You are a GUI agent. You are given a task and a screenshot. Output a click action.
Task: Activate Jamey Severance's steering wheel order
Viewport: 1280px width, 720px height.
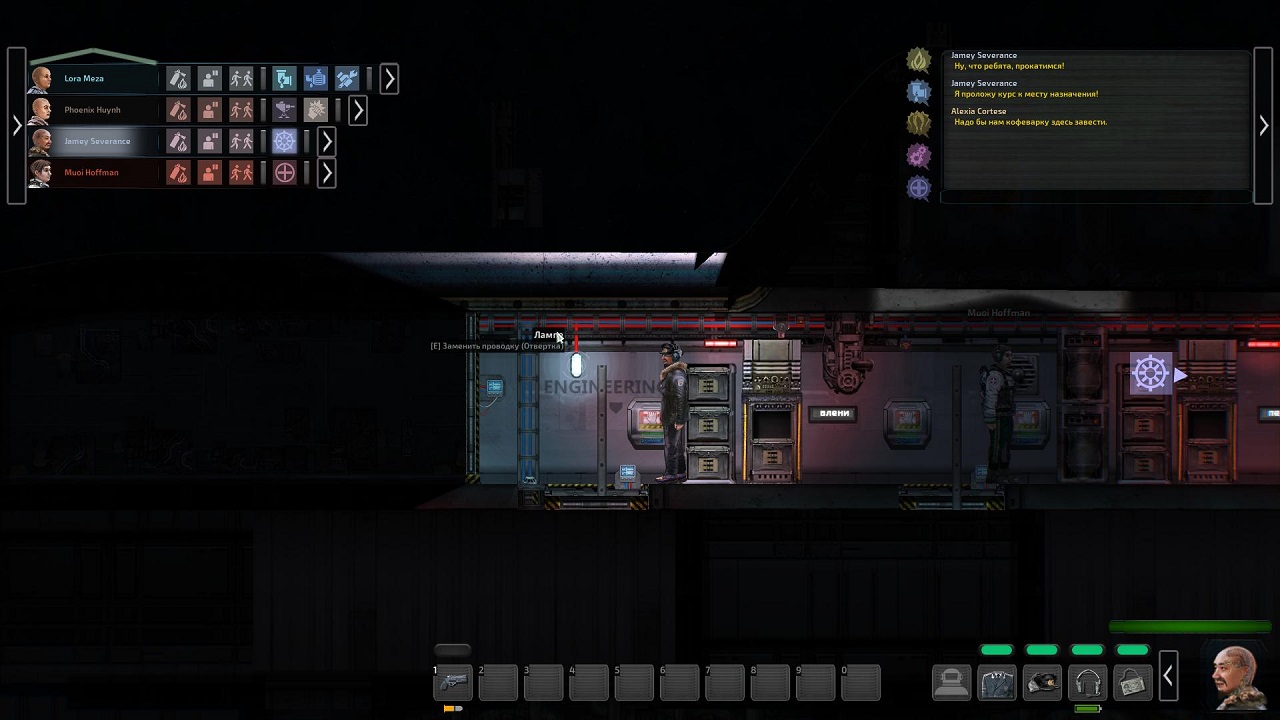285,141
